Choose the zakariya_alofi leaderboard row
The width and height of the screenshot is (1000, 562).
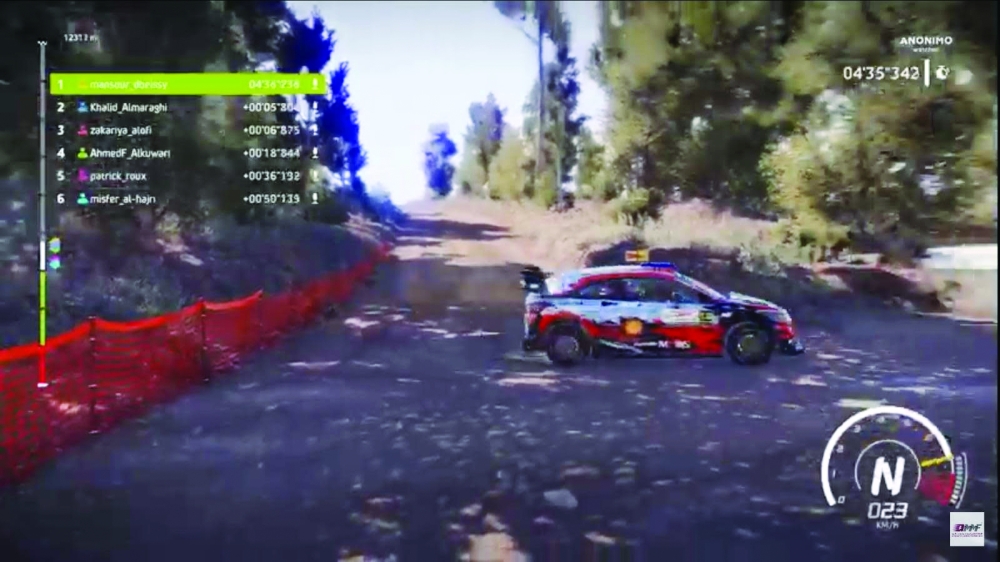pos(189,130)
